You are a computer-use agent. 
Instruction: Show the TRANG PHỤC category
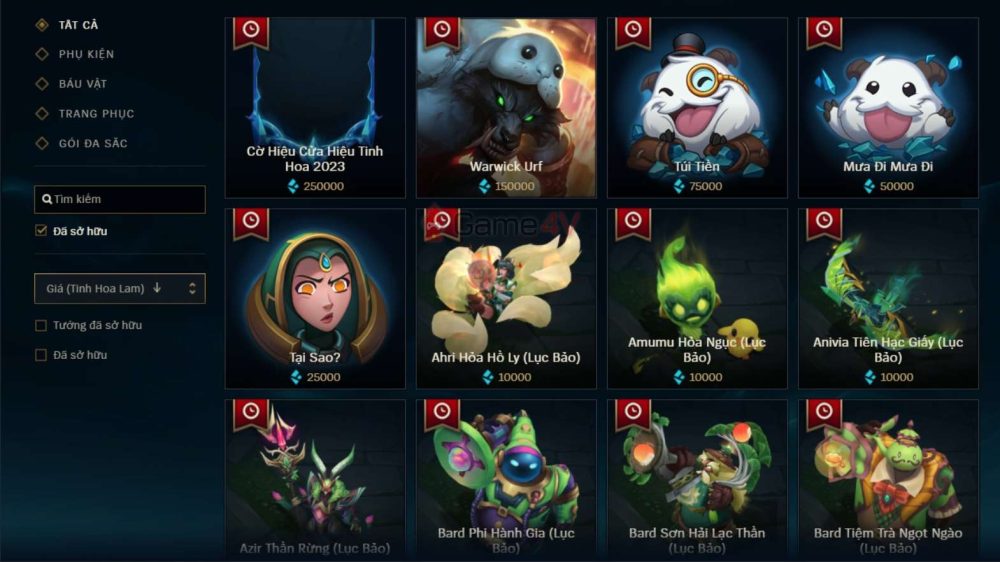point(95,114)
